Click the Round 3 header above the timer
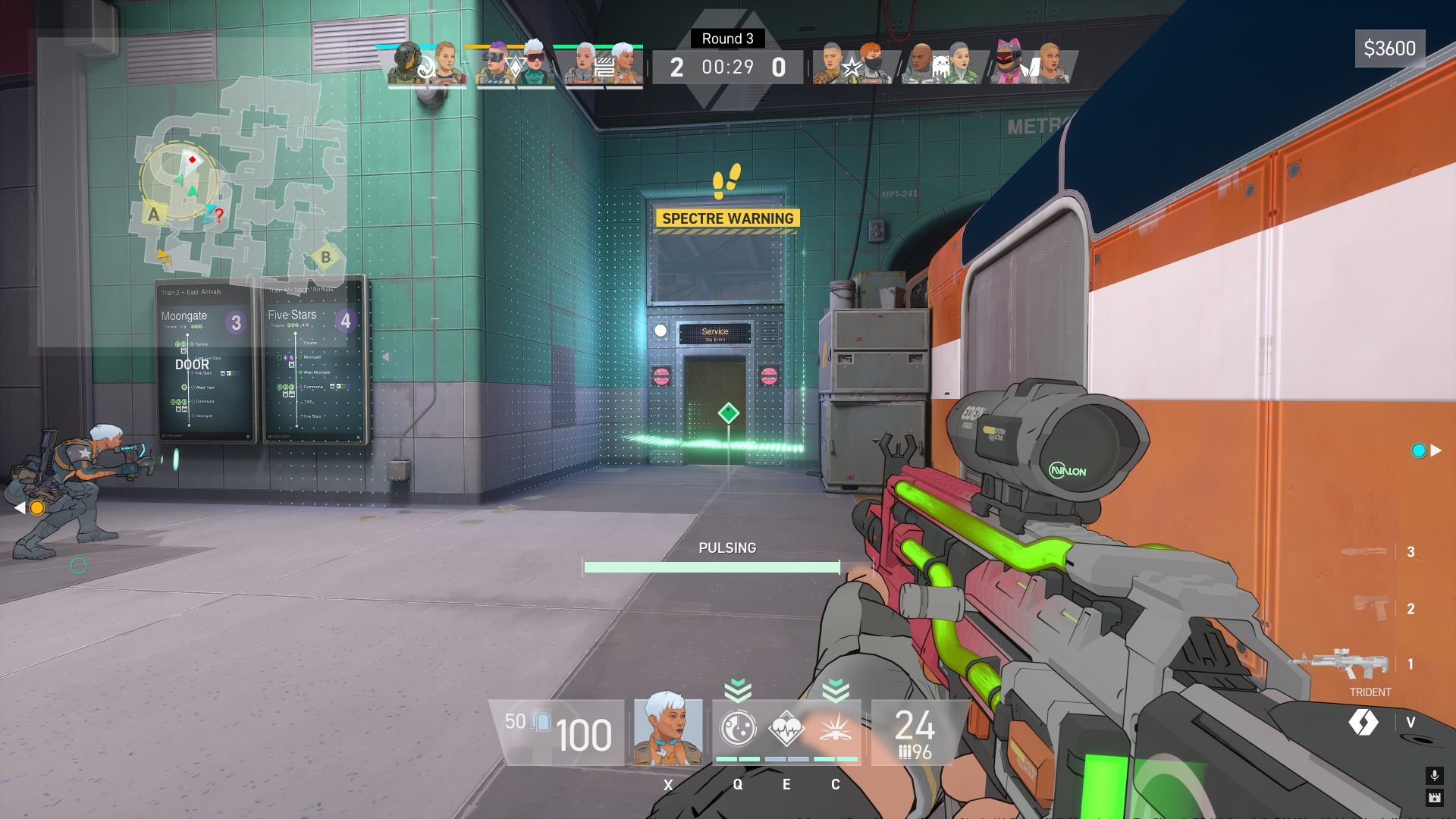The image size is (1456, 819). 727,39
